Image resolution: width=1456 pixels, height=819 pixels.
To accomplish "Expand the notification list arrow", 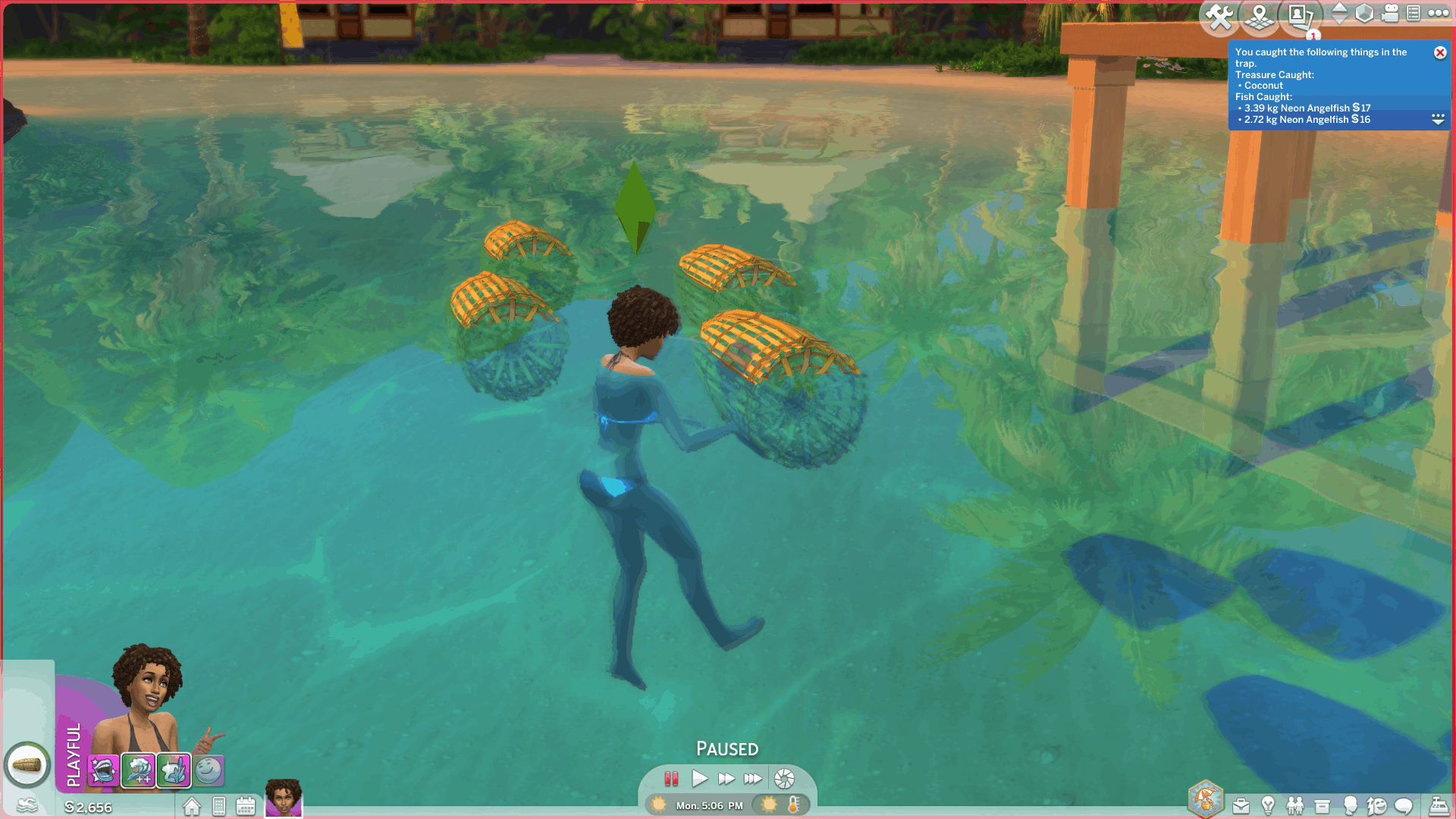I will [1438, 119].
